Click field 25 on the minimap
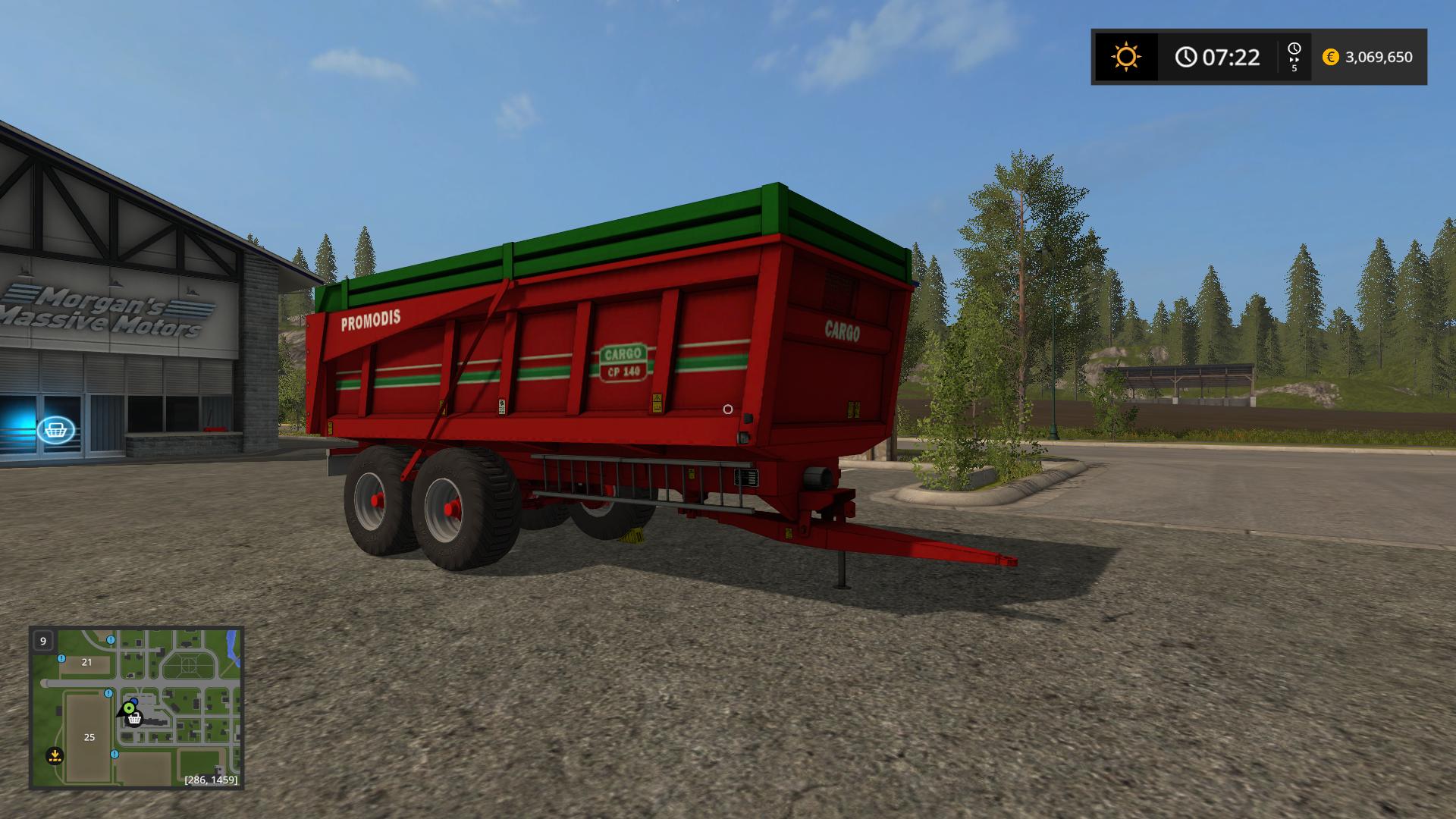The height and width of the screenshot is (819, 1456). click(x=89, y=736)
